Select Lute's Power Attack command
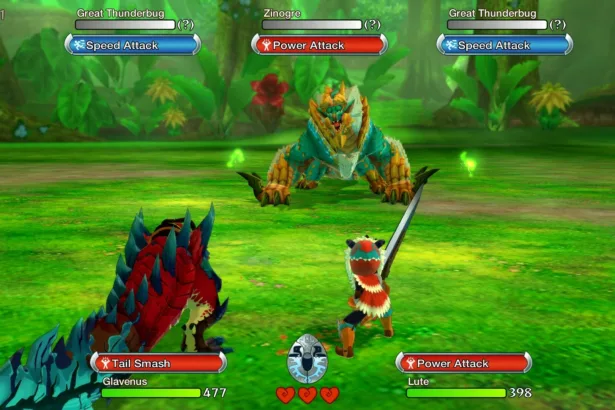The image size is (615, 410). (464, 363)
